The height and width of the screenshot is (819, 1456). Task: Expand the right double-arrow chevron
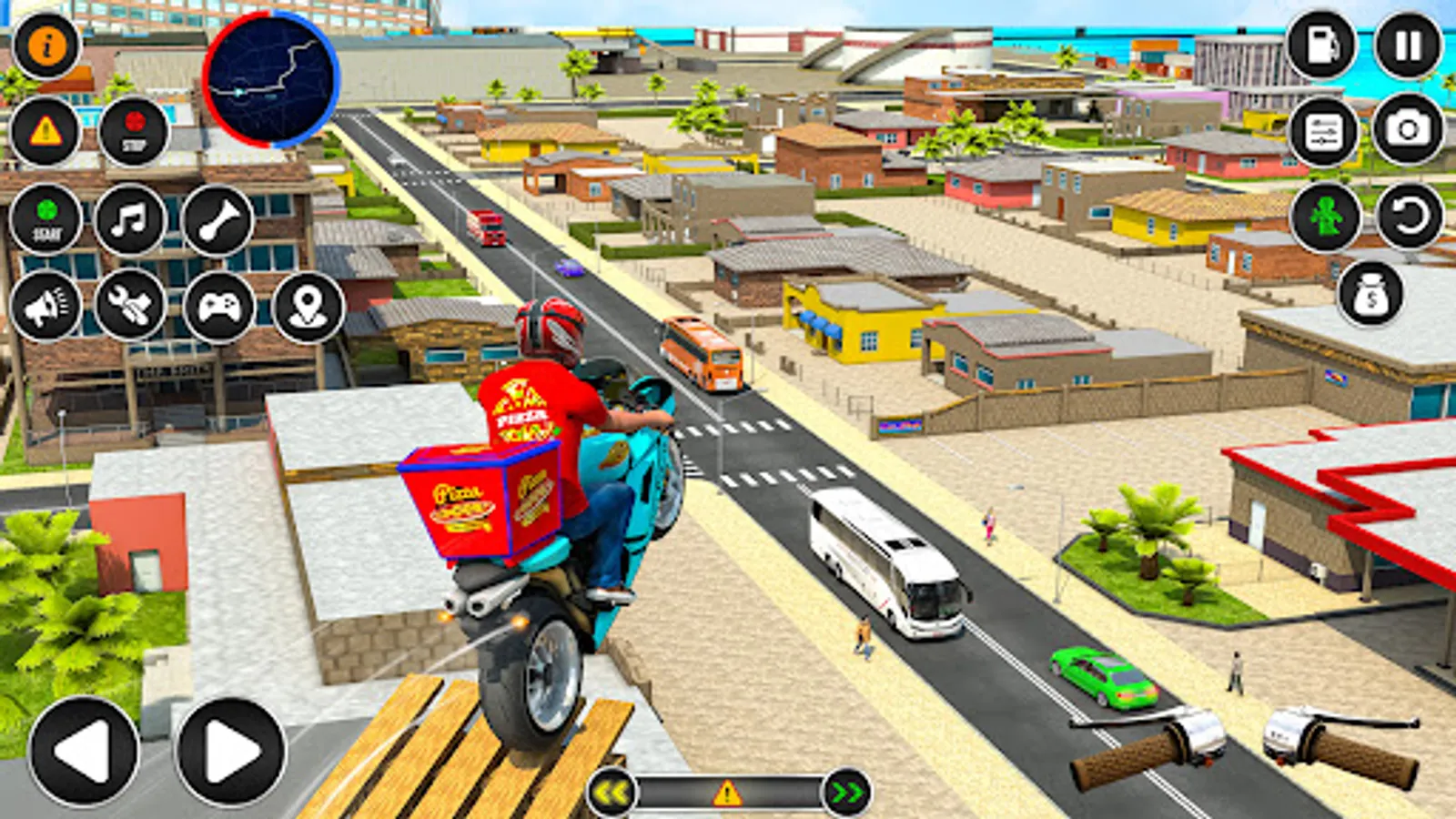click(x=846, y=793)
